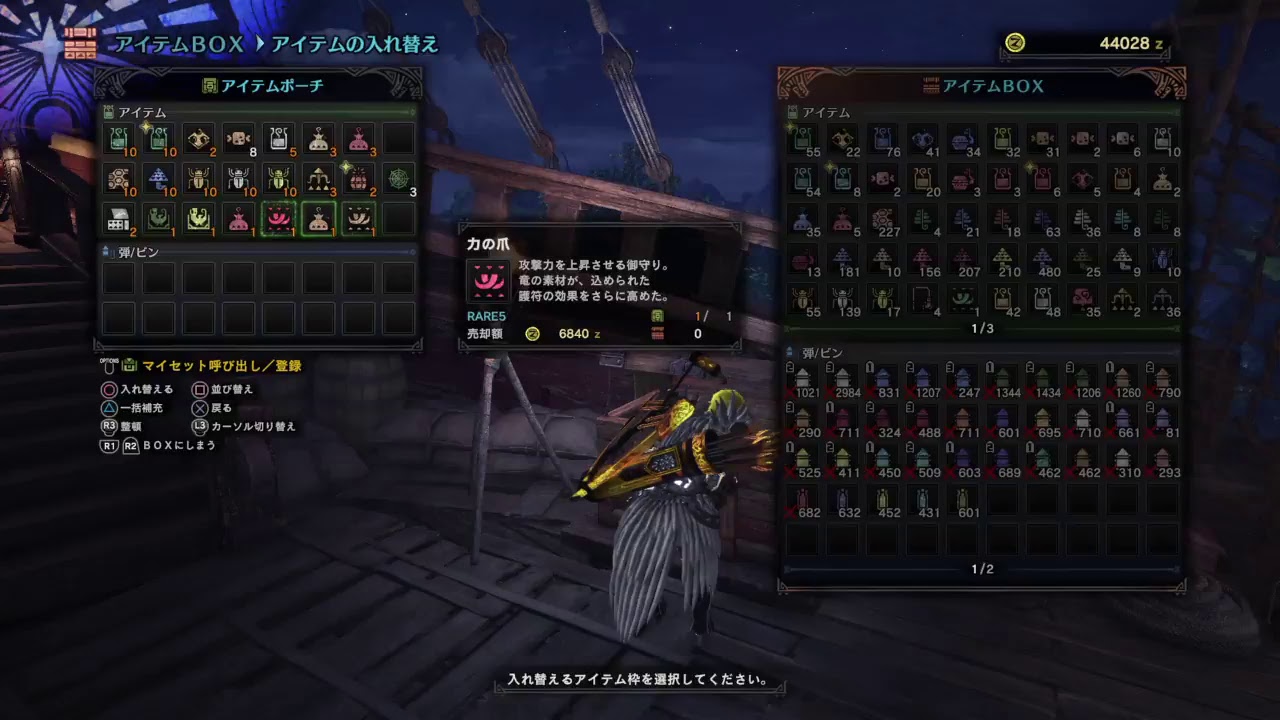This screenshot has height=720, width=1280.
Task: Click an empty slot in the ammo pouch row
Action: (x=118, y=278)
